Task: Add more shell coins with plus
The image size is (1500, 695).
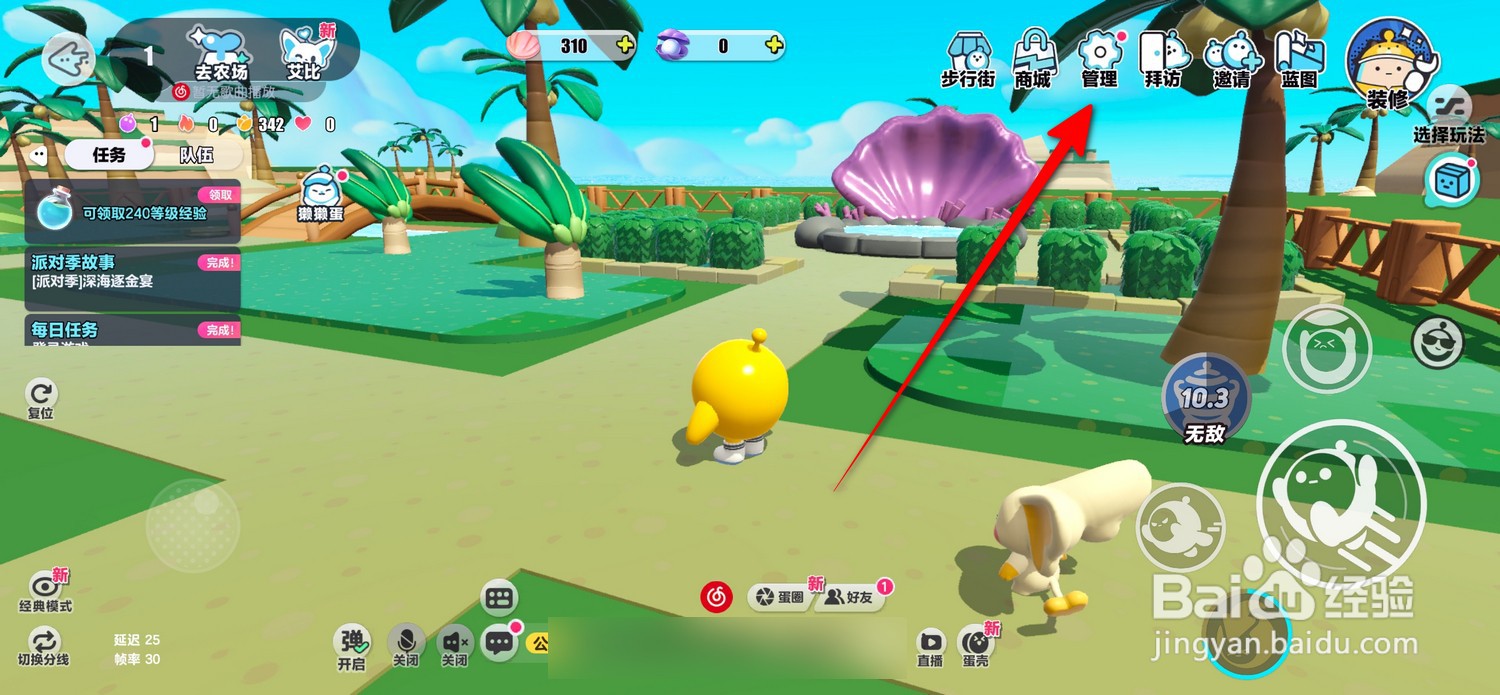Action: pos(625,45)
